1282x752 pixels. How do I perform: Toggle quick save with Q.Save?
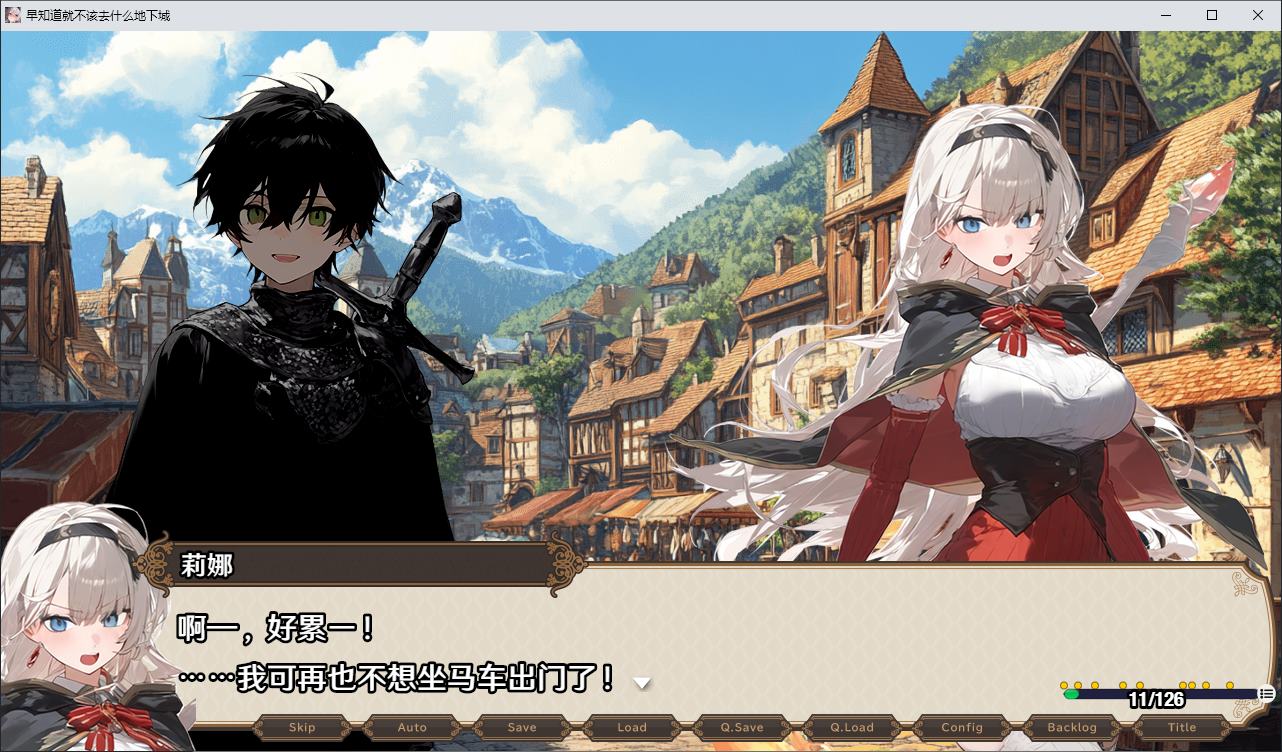click(741, 727)
